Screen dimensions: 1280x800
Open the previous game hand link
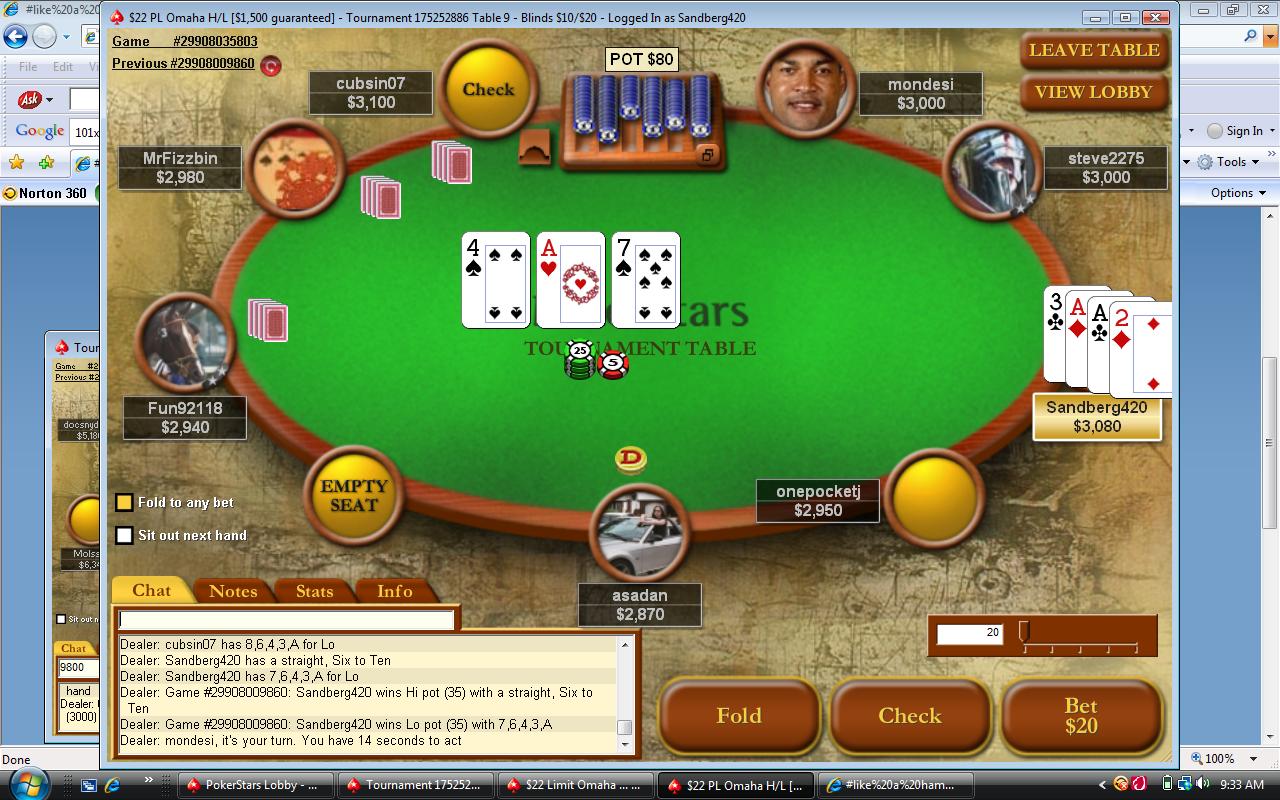(183, 63)
